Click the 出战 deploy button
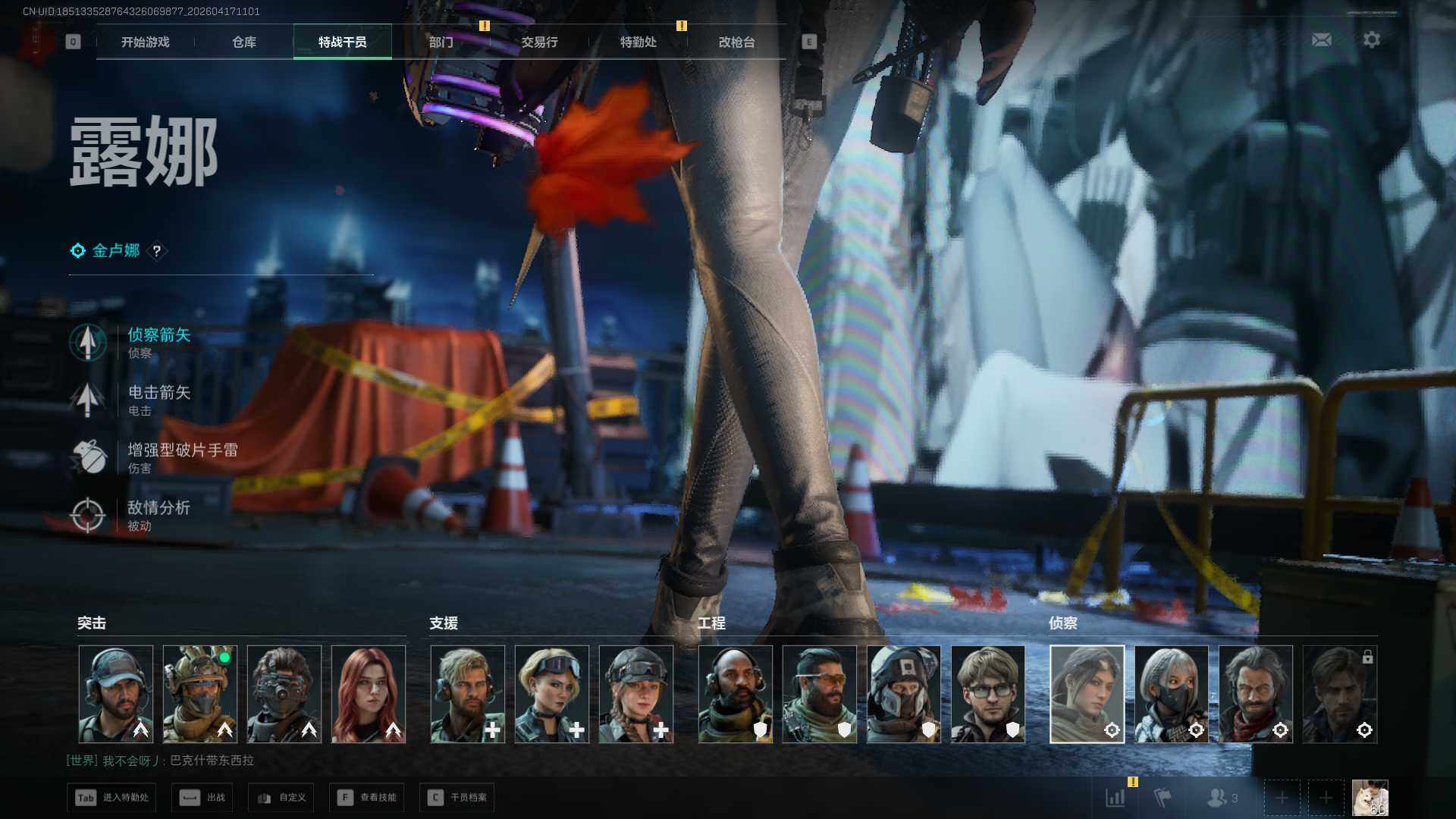The width and height of the screenshot is (1456, 819). tap(203, 798)
